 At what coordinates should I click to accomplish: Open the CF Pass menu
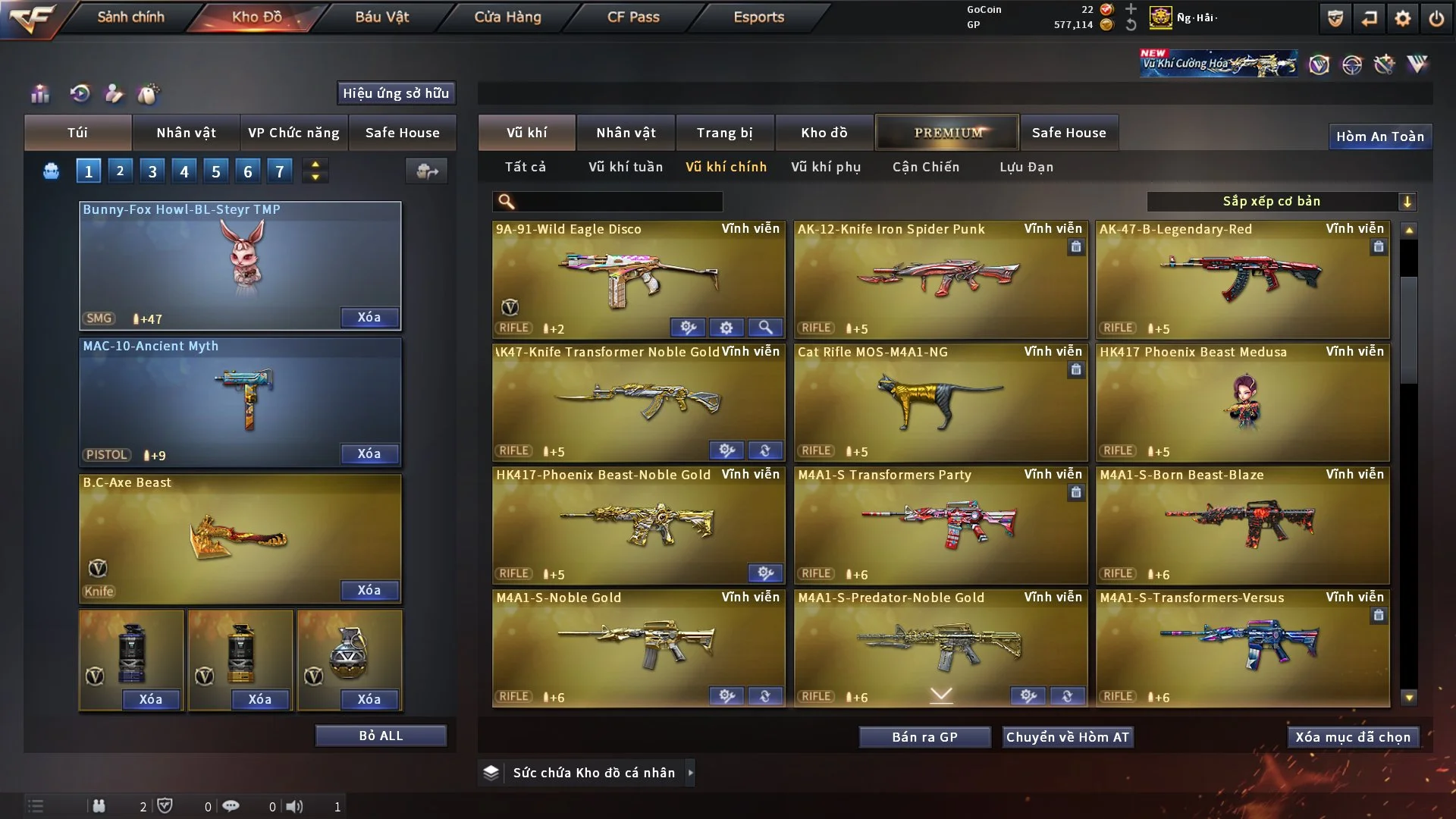[633, 17]
